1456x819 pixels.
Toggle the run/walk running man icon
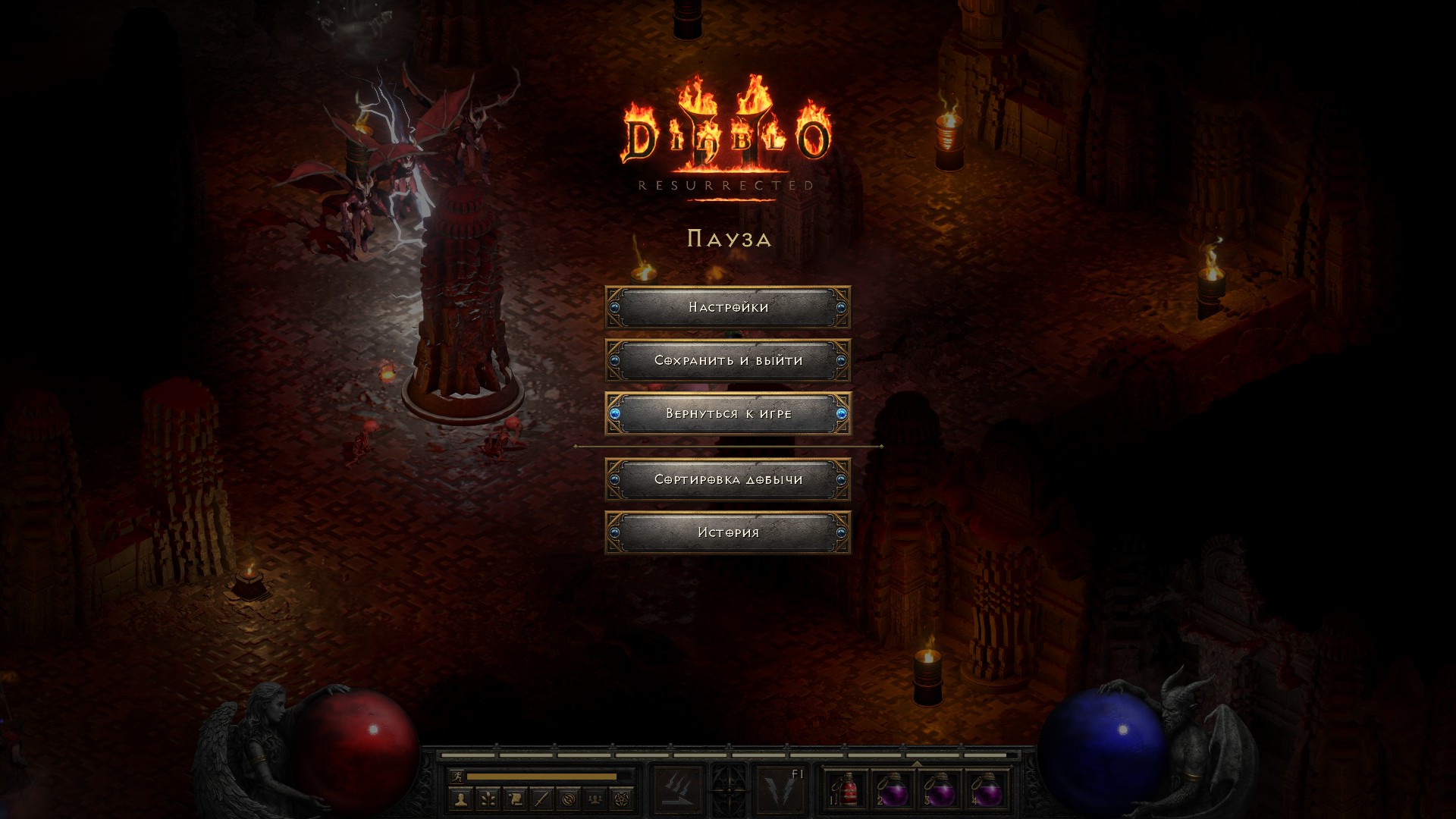coord(457,777)
